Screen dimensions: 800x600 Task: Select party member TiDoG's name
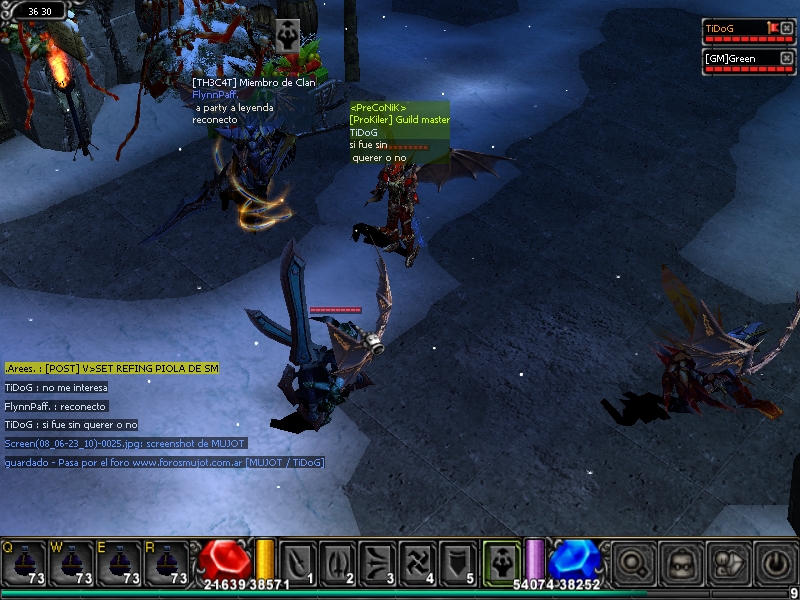[720, 28]
